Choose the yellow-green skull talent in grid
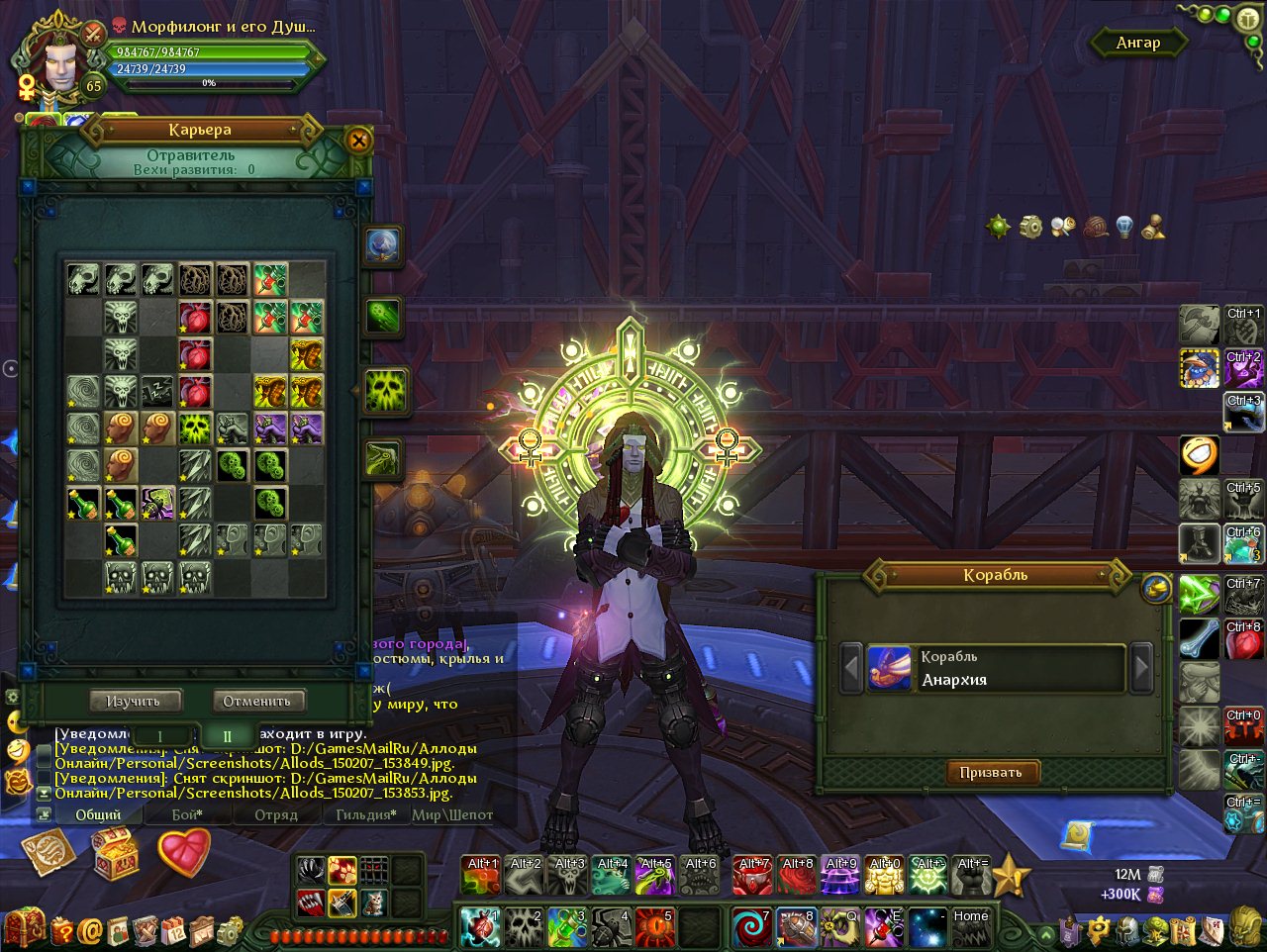Viewport: 1267px width, 952px height. [x=195, y=428]
